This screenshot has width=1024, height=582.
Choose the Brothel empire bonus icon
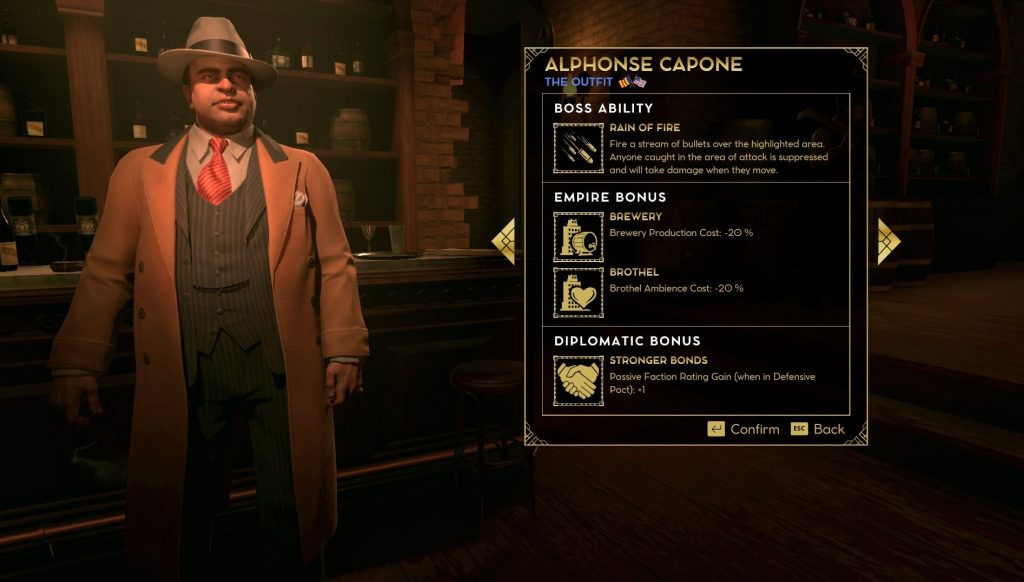pos(578,292)
